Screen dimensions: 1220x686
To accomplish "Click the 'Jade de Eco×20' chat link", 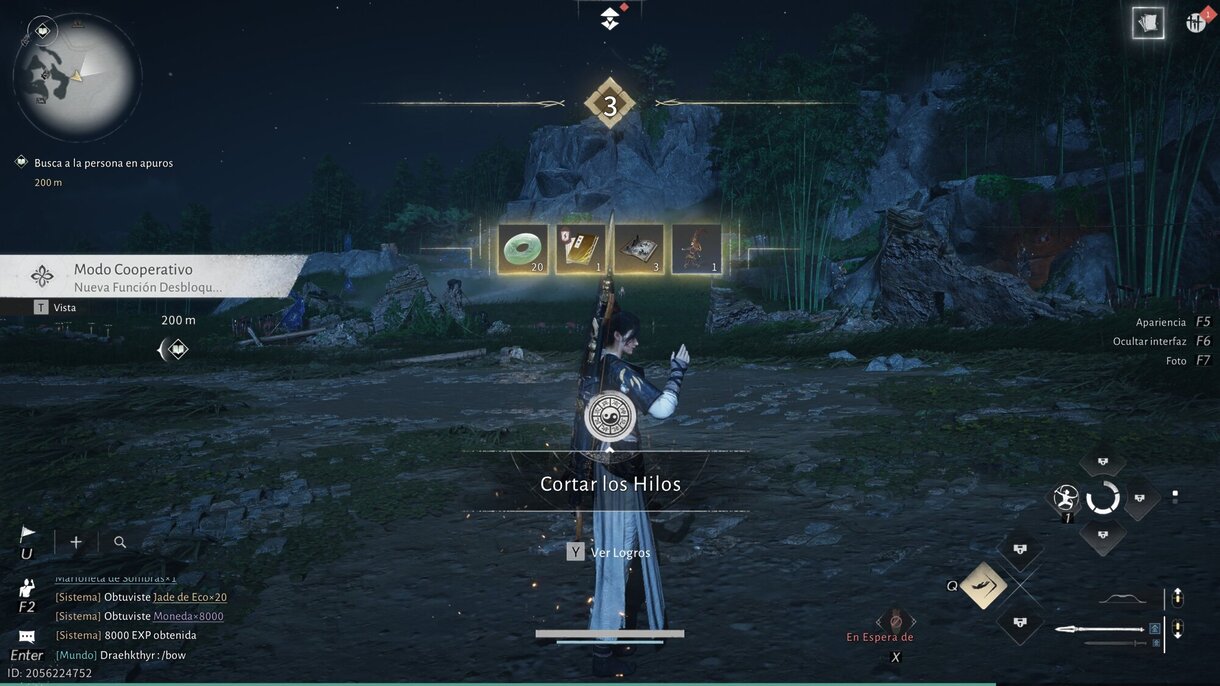I will tap(190, 597).
